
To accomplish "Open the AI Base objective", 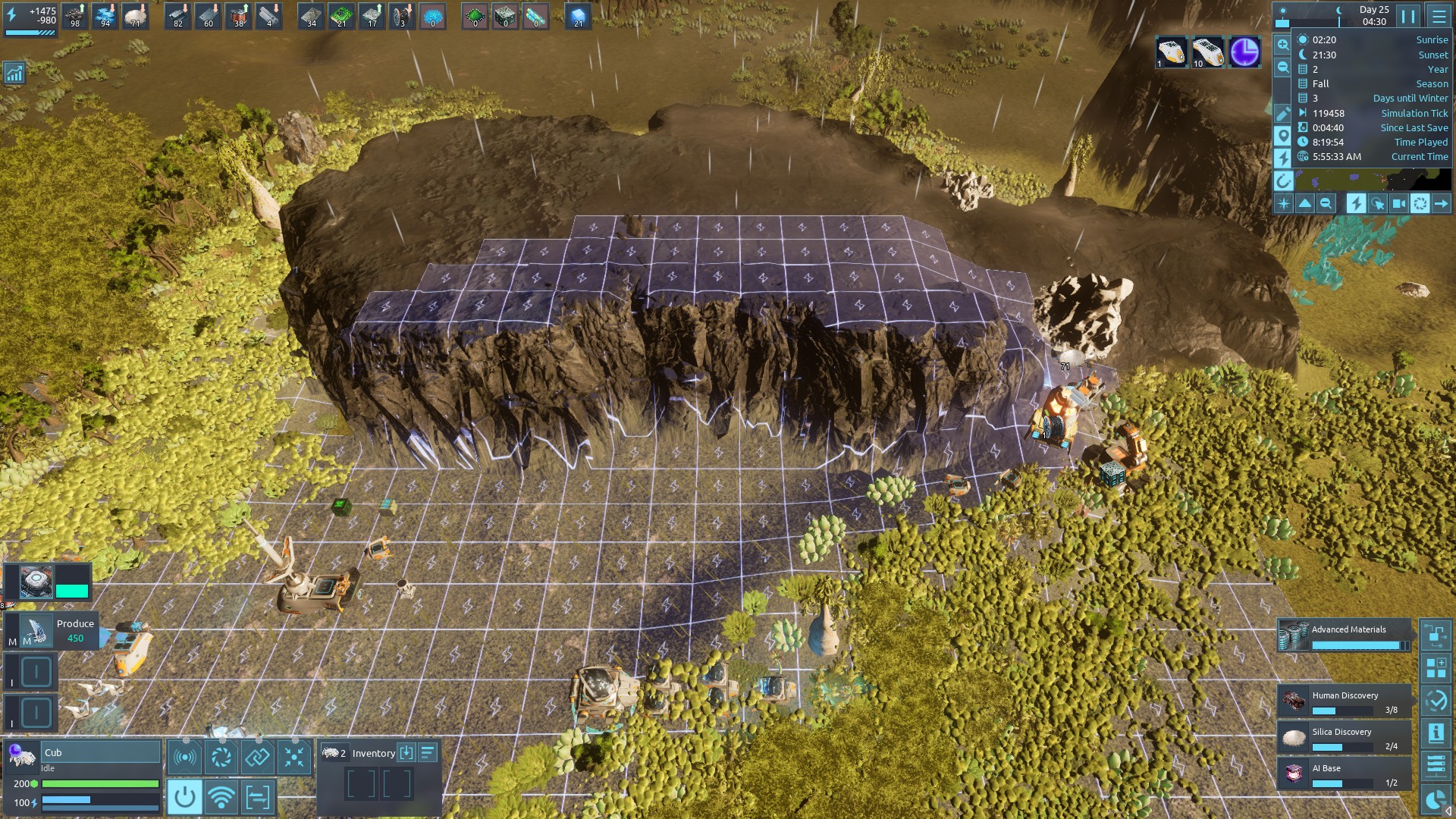I will (x=1345, y=774).
